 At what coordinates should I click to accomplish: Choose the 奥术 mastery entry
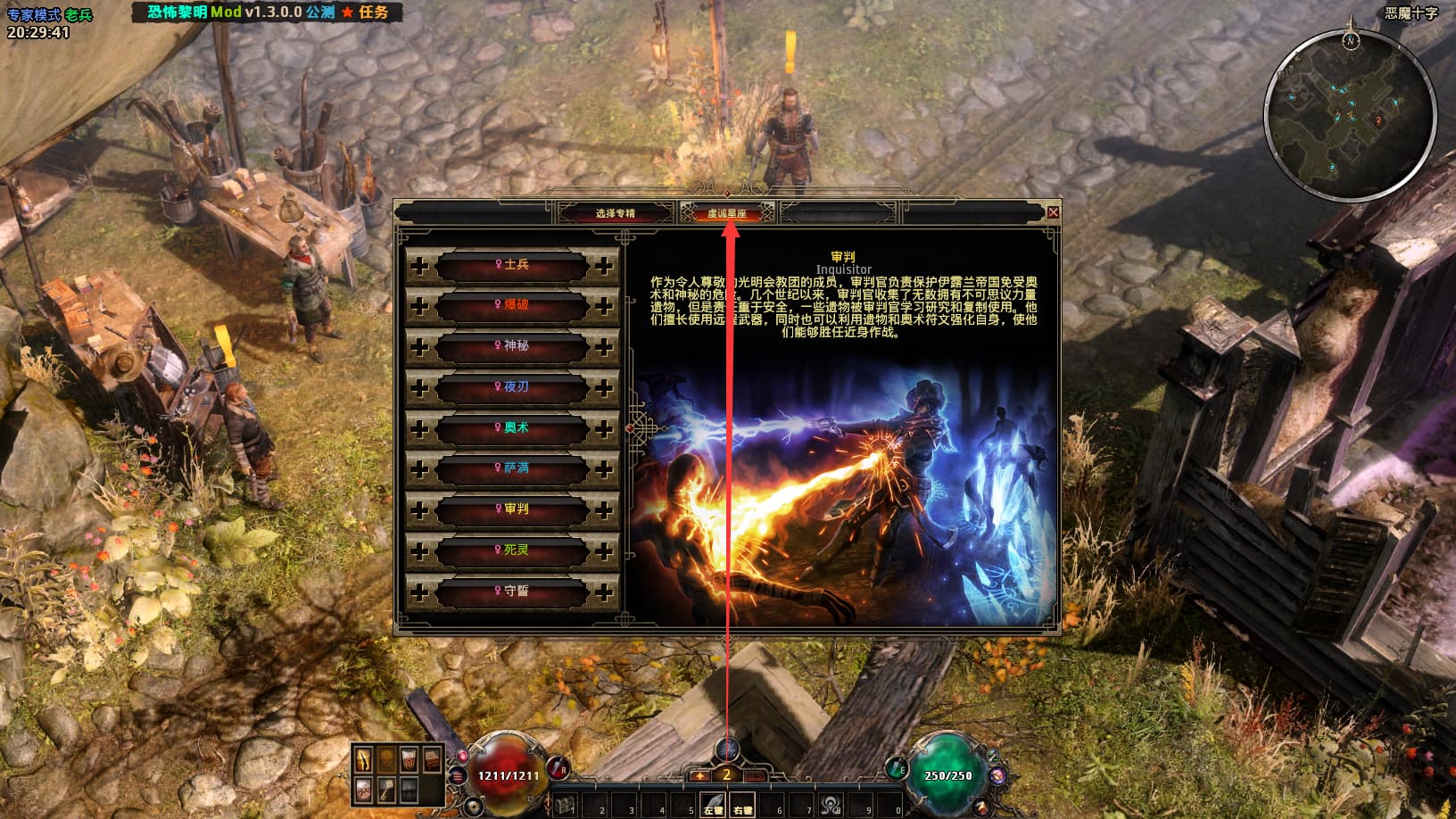click(x=512, y=428)
